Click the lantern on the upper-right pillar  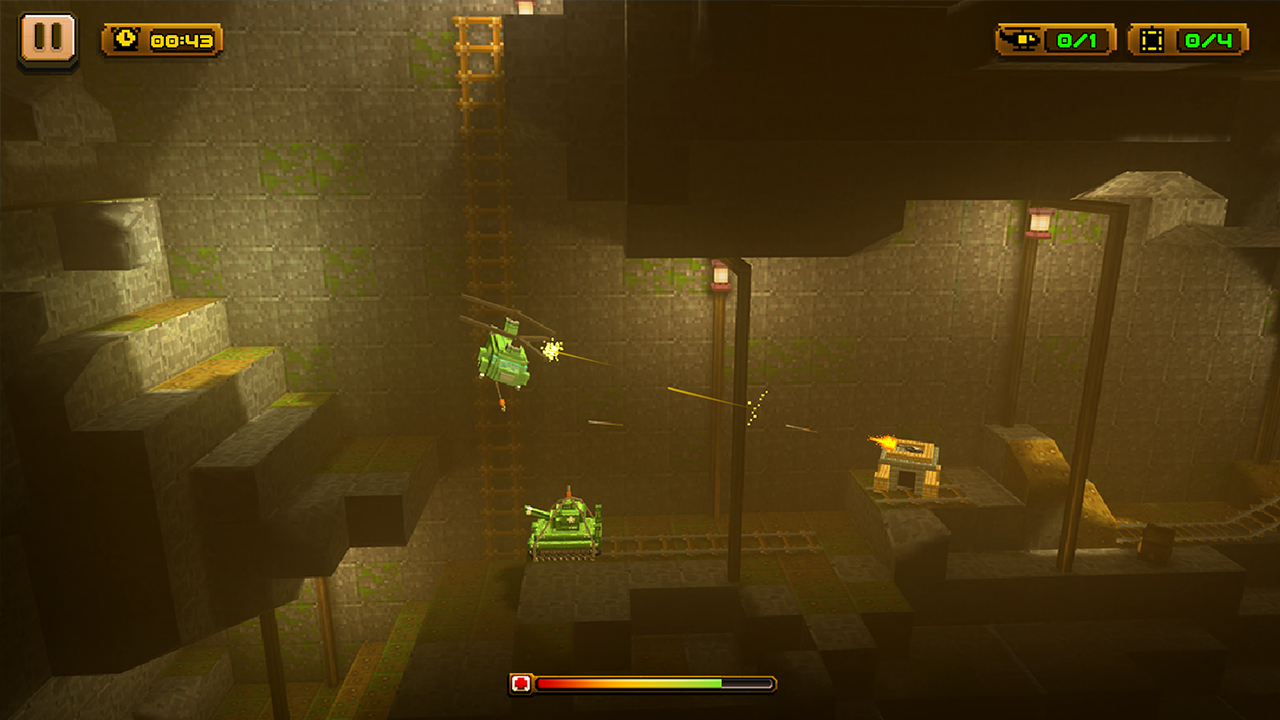click(1040, 224)
